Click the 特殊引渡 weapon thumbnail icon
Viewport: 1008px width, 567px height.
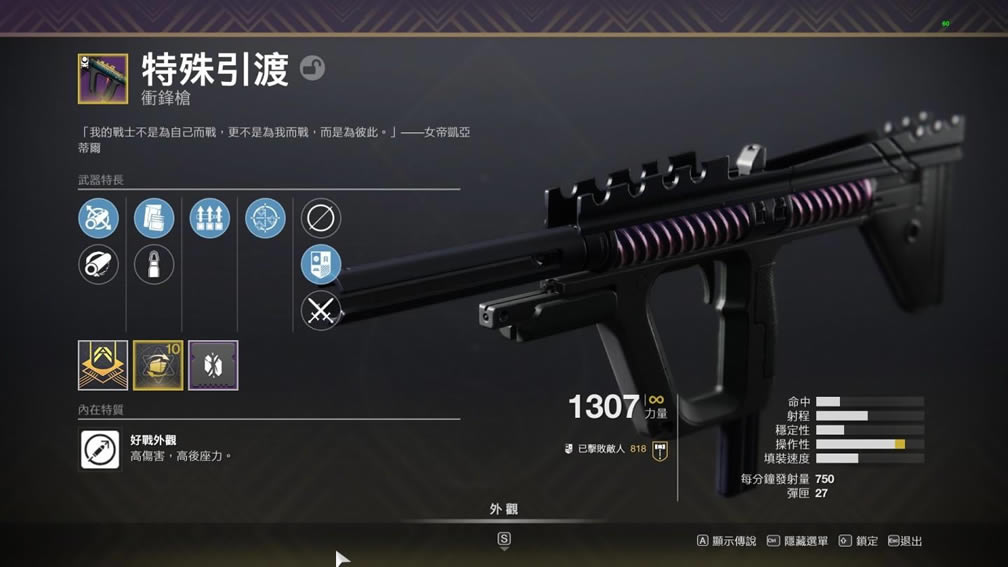(103, 79)
